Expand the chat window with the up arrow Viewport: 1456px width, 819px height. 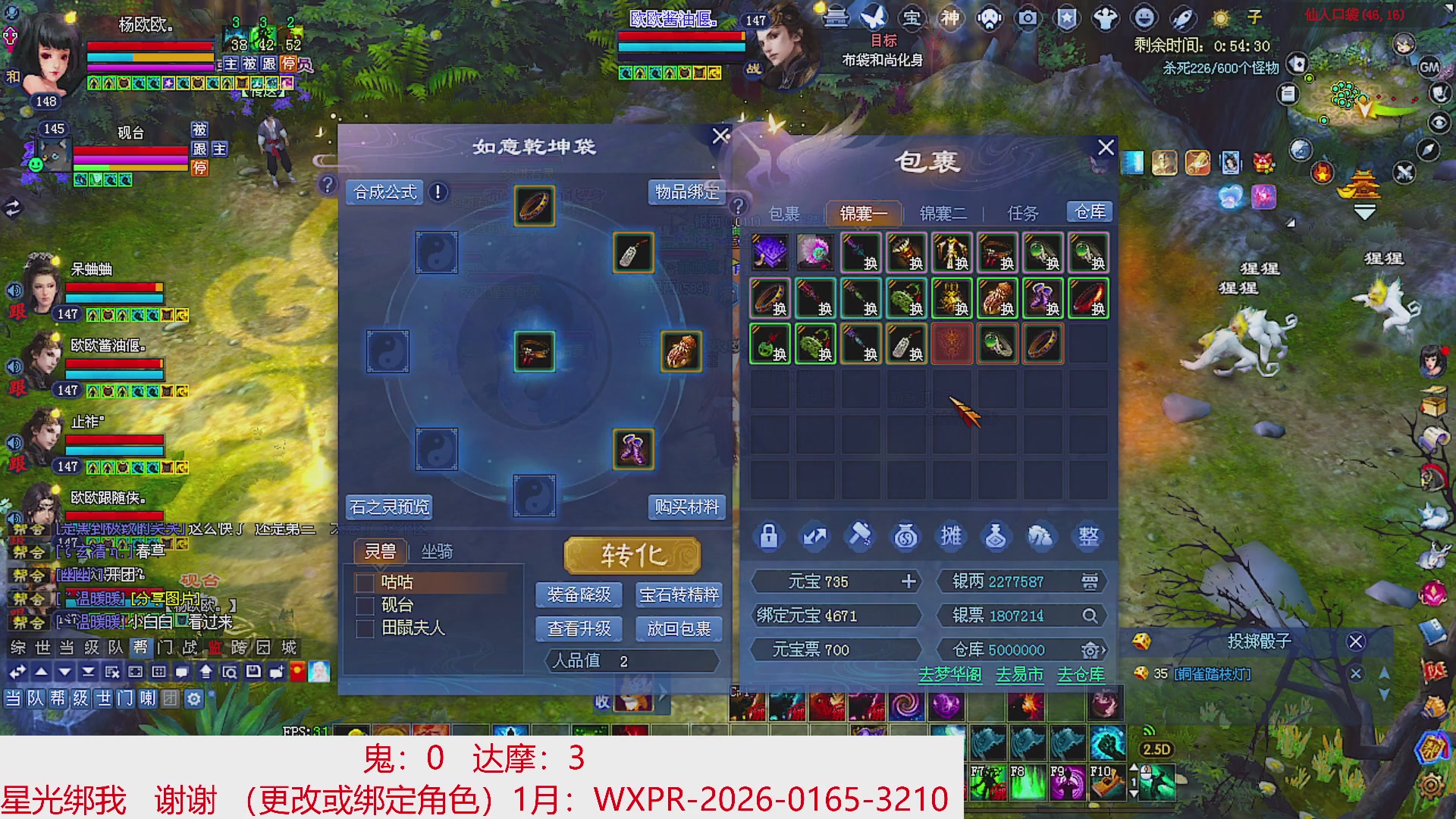pos(42,671)
